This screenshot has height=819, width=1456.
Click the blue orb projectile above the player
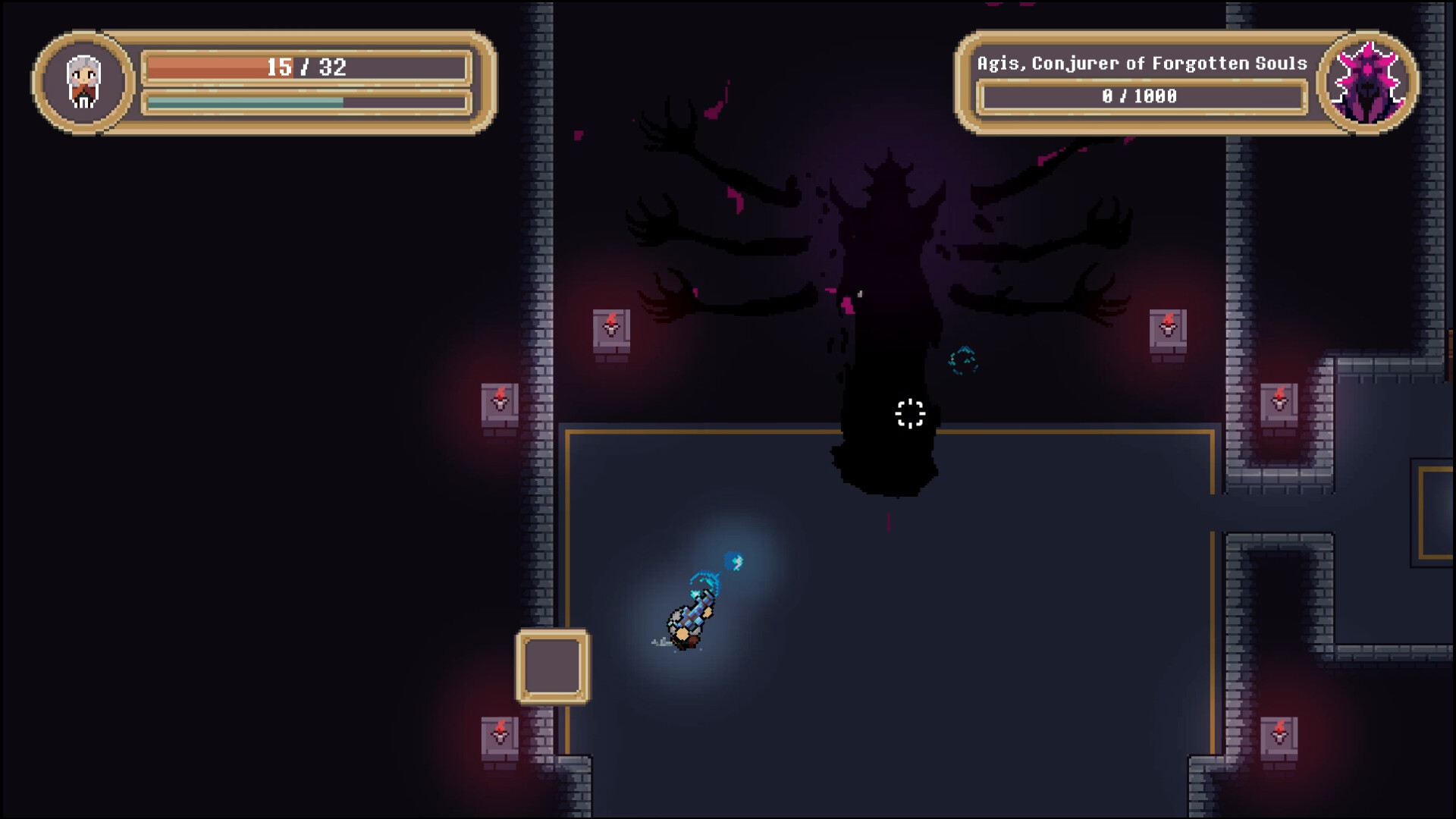tap(733, 563)
